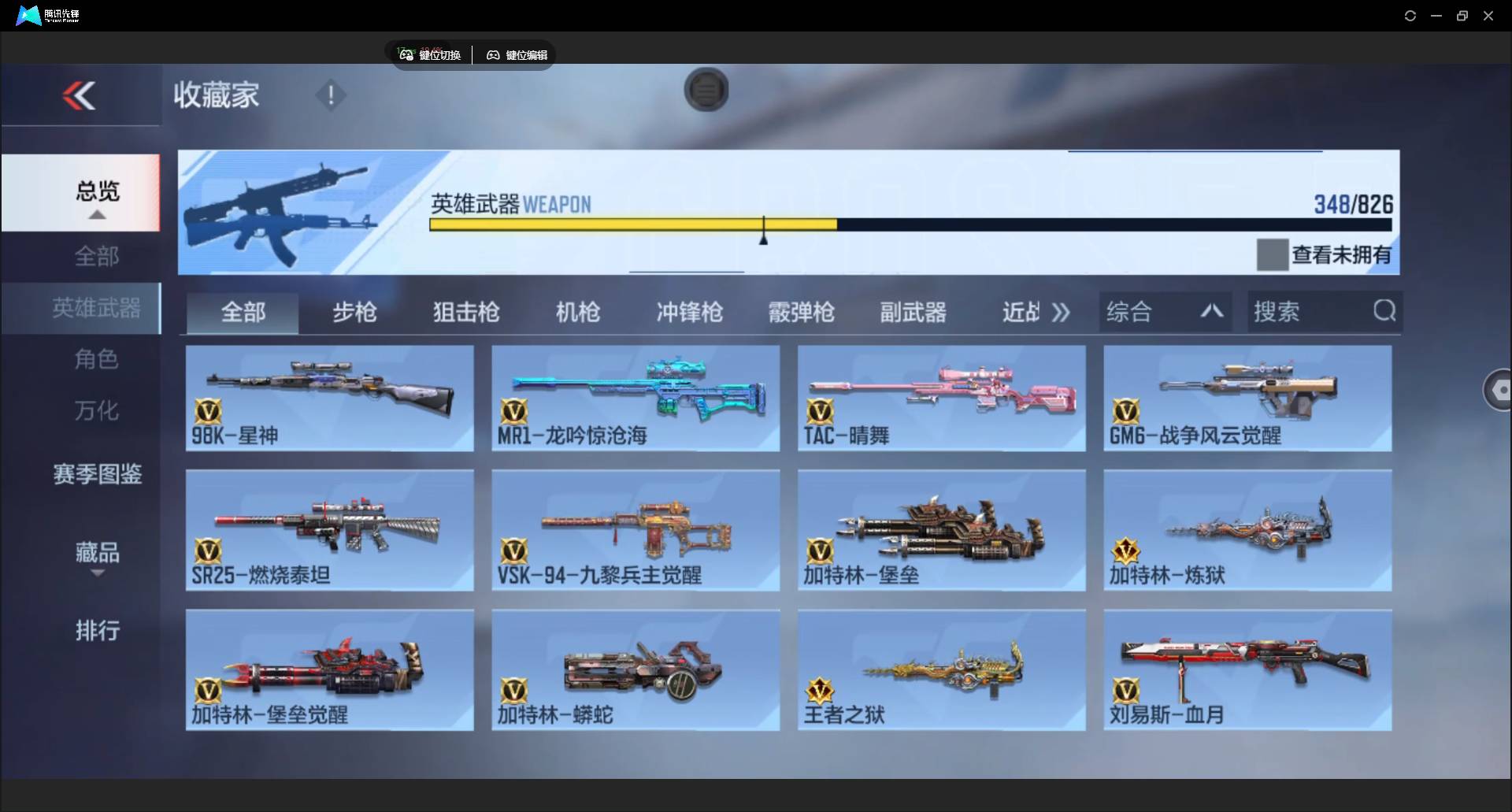The height and width of the screenshot is (812, 1512).
Task: Select the 英雄武器 sidebar category
Action: [x=96, y=309]
